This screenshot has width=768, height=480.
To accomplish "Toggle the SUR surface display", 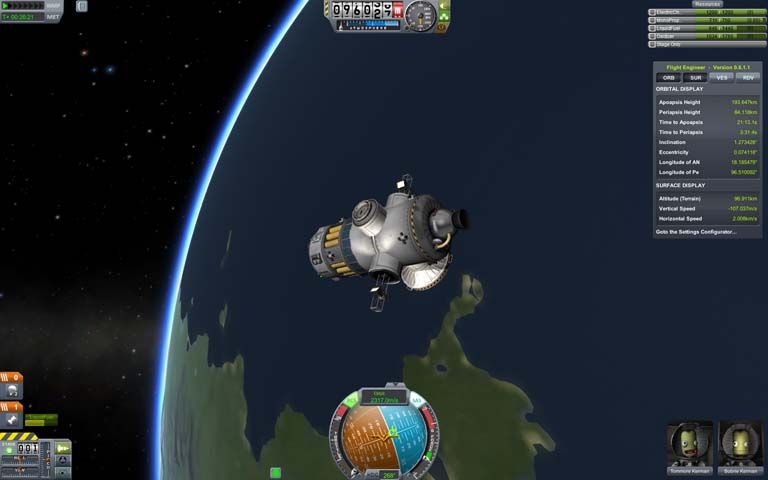I will pyautogui.click(x=693, y=77).
